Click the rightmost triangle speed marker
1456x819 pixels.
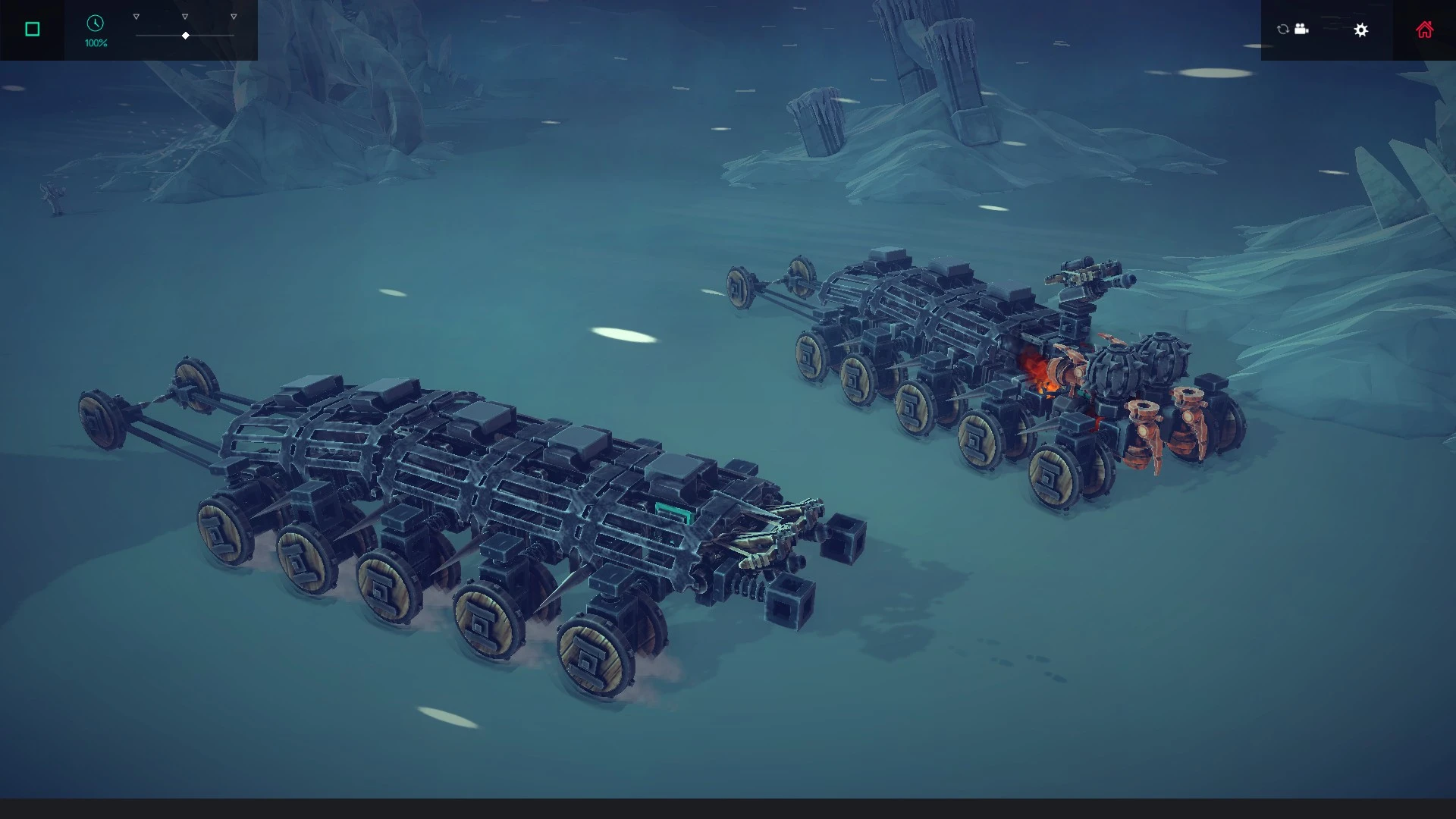(x=232, y=15)
